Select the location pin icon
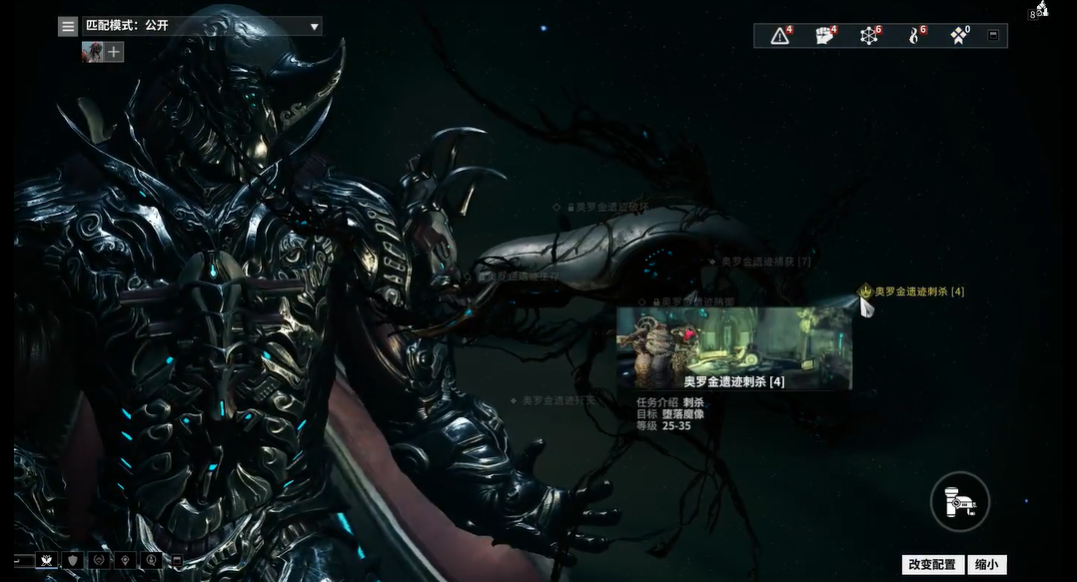1077x582 pixels. [x=125, y=560]
